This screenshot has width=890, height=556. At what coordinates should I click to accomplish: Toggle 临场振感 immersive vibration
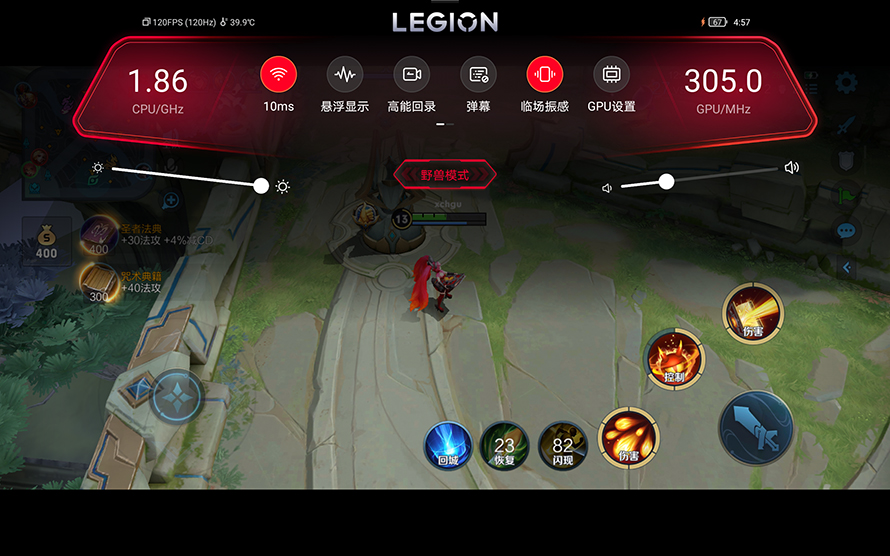click(x=545, y=75)
